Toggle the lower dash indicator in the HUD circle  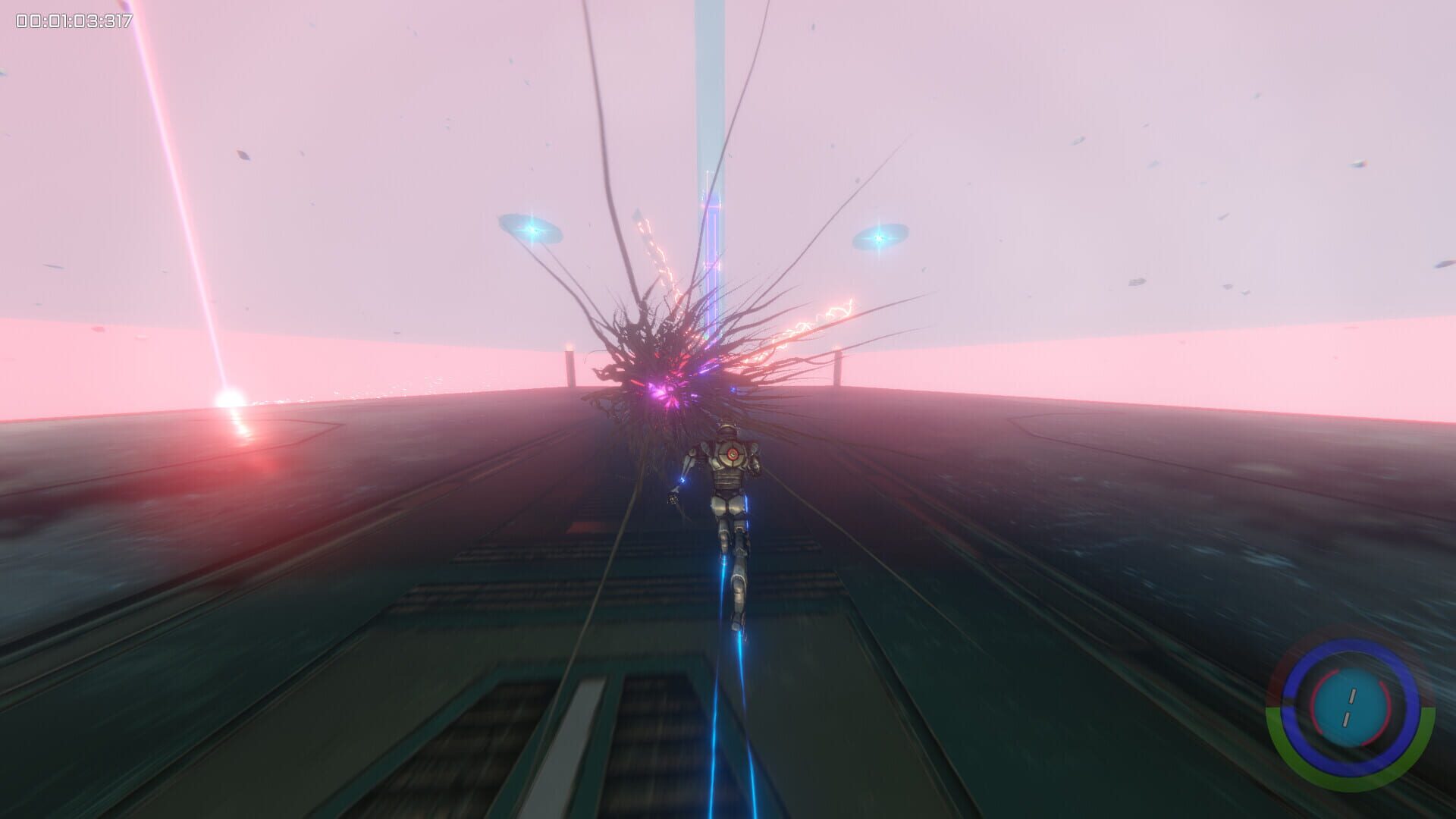pos(1347,719)
